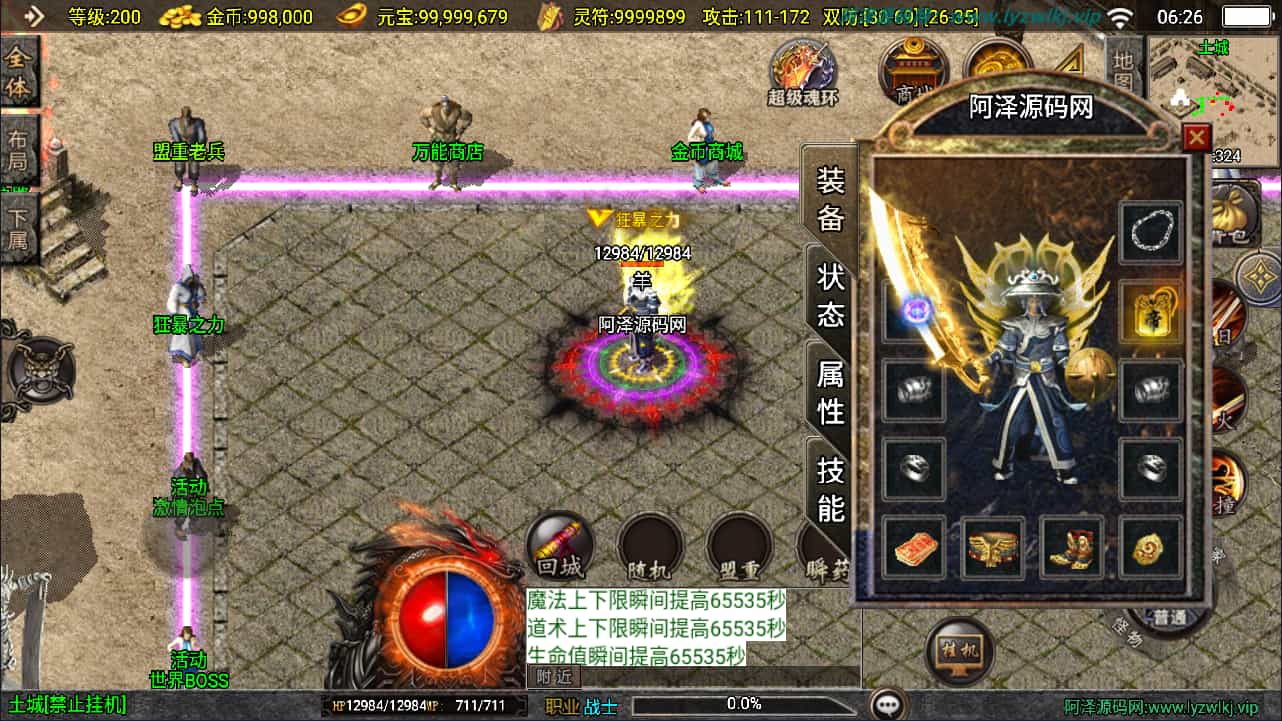Screen dimensions: 1282x721
Task: Switch to the 状态 status tab
Action: (831, 295)
